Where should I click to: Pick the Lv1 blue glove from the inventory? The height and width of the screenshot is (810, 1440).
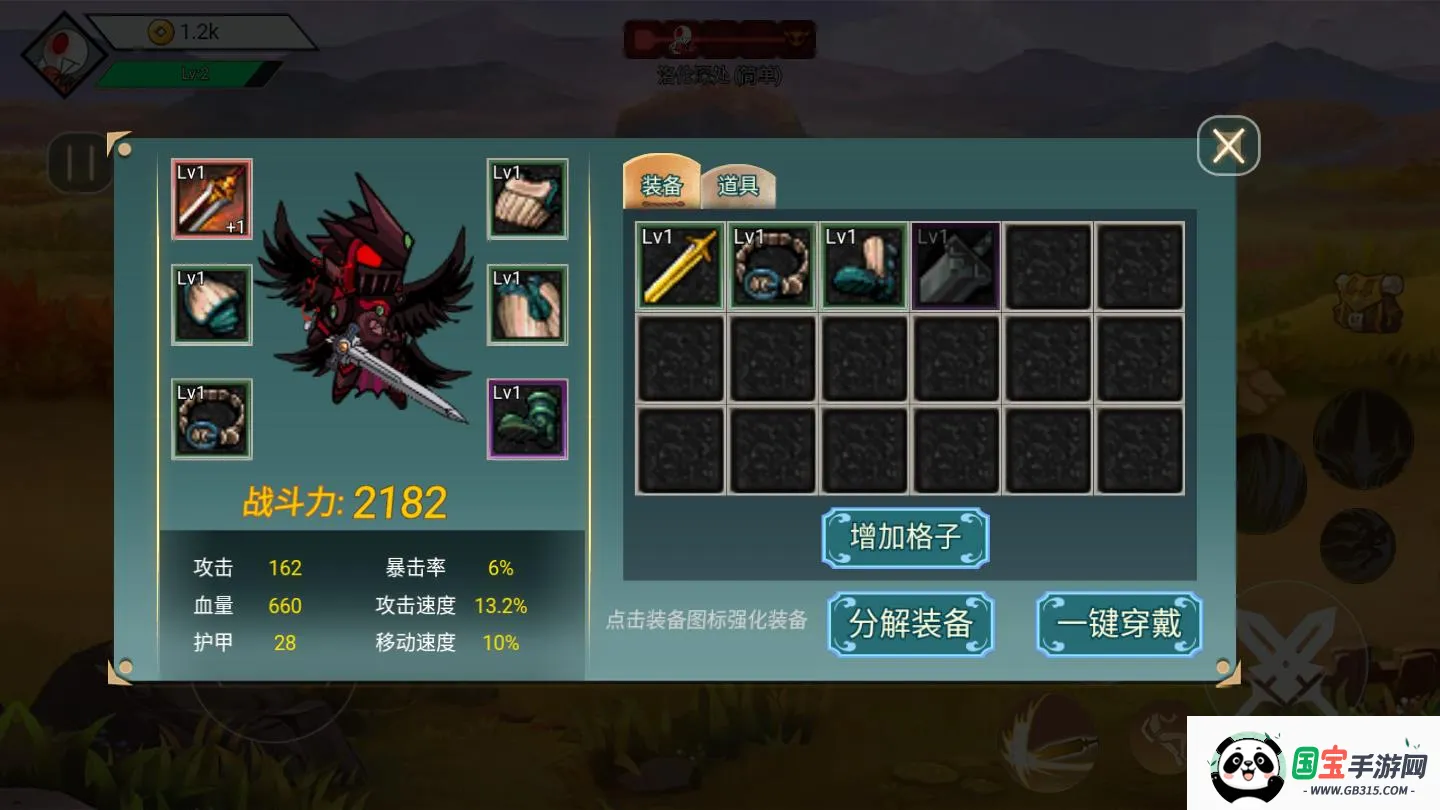[864, 267]
